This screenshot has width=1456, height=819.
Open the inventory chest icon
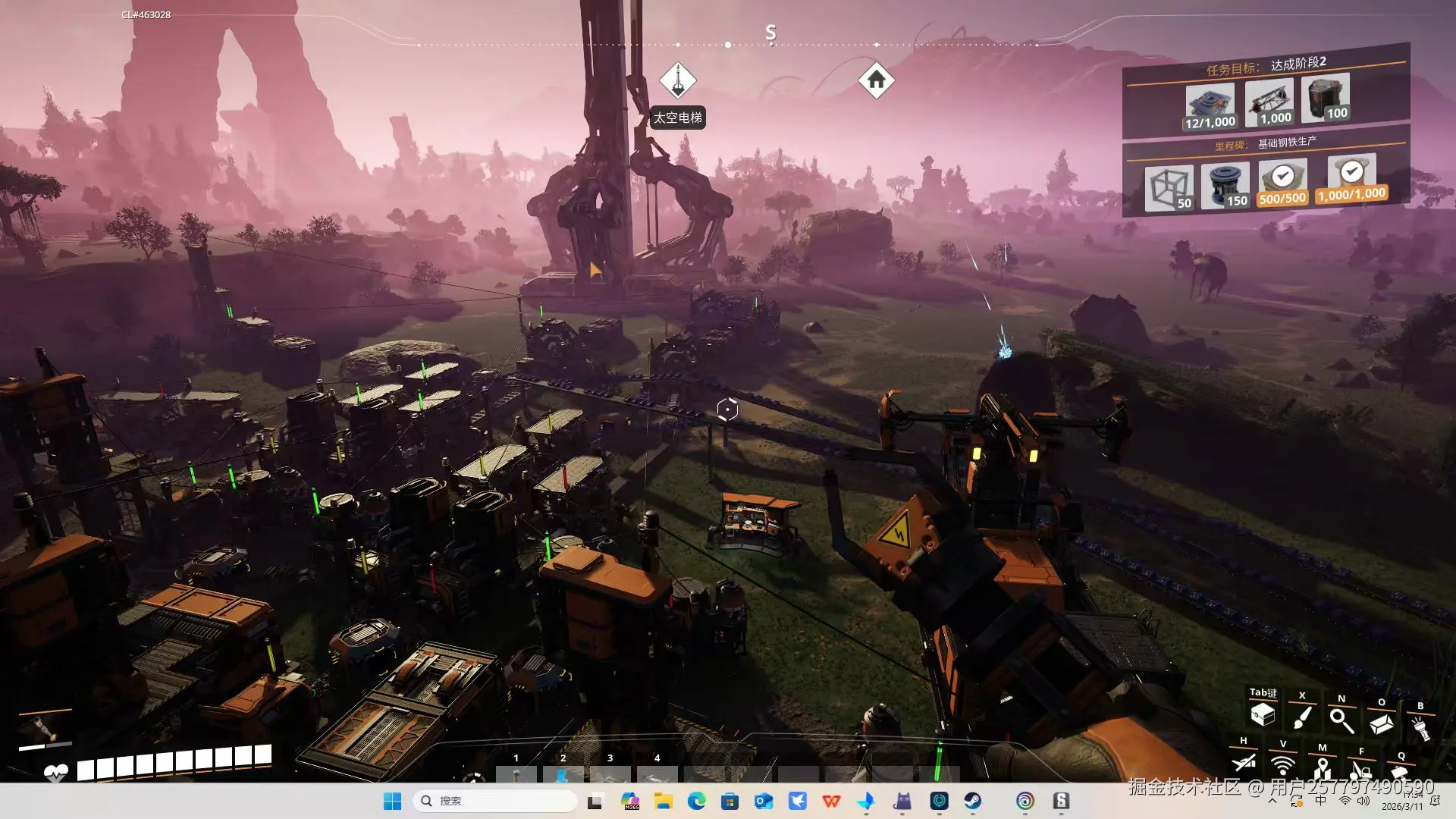pos(1263,714)
